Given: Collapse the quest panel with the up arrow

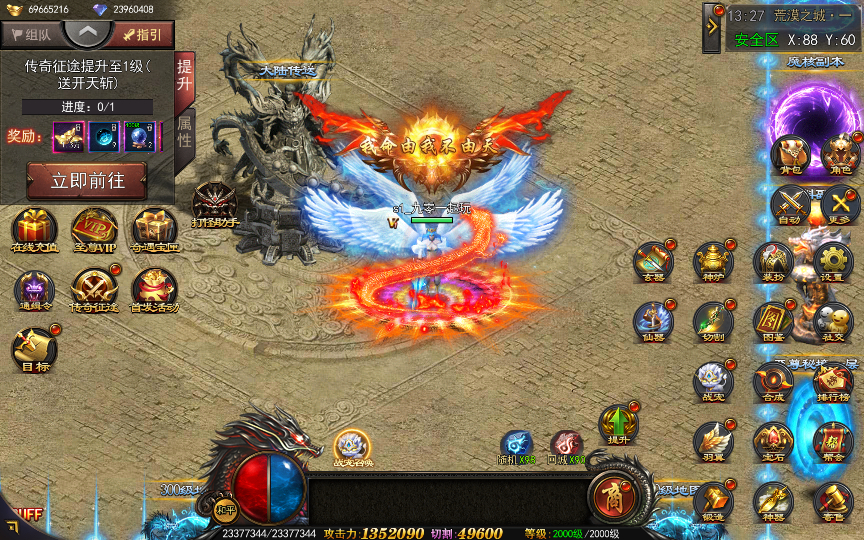Looking at the screenshot, I should point(88,33).
